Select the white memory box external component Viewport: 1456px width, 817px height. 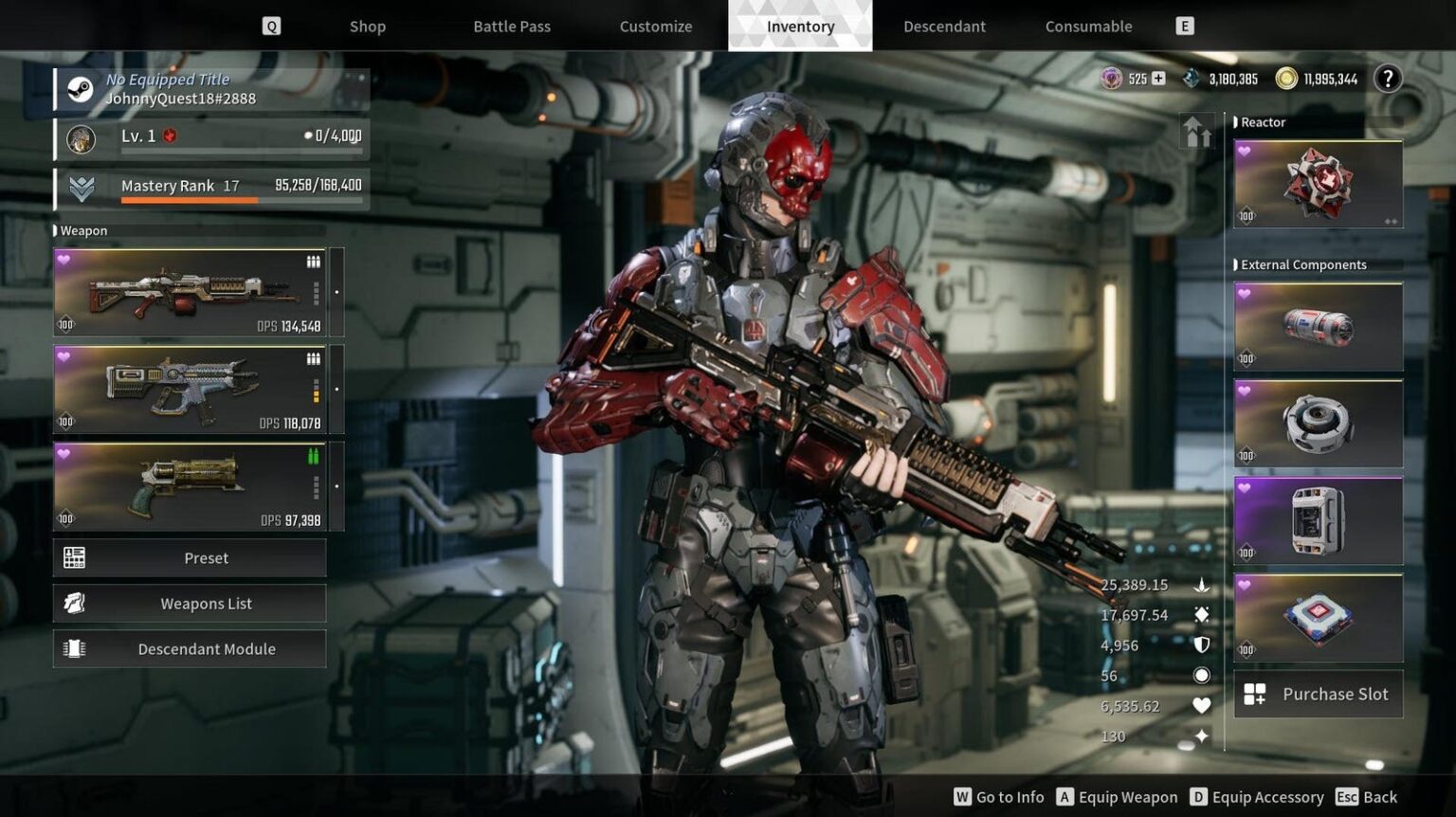pos(1318,521)
